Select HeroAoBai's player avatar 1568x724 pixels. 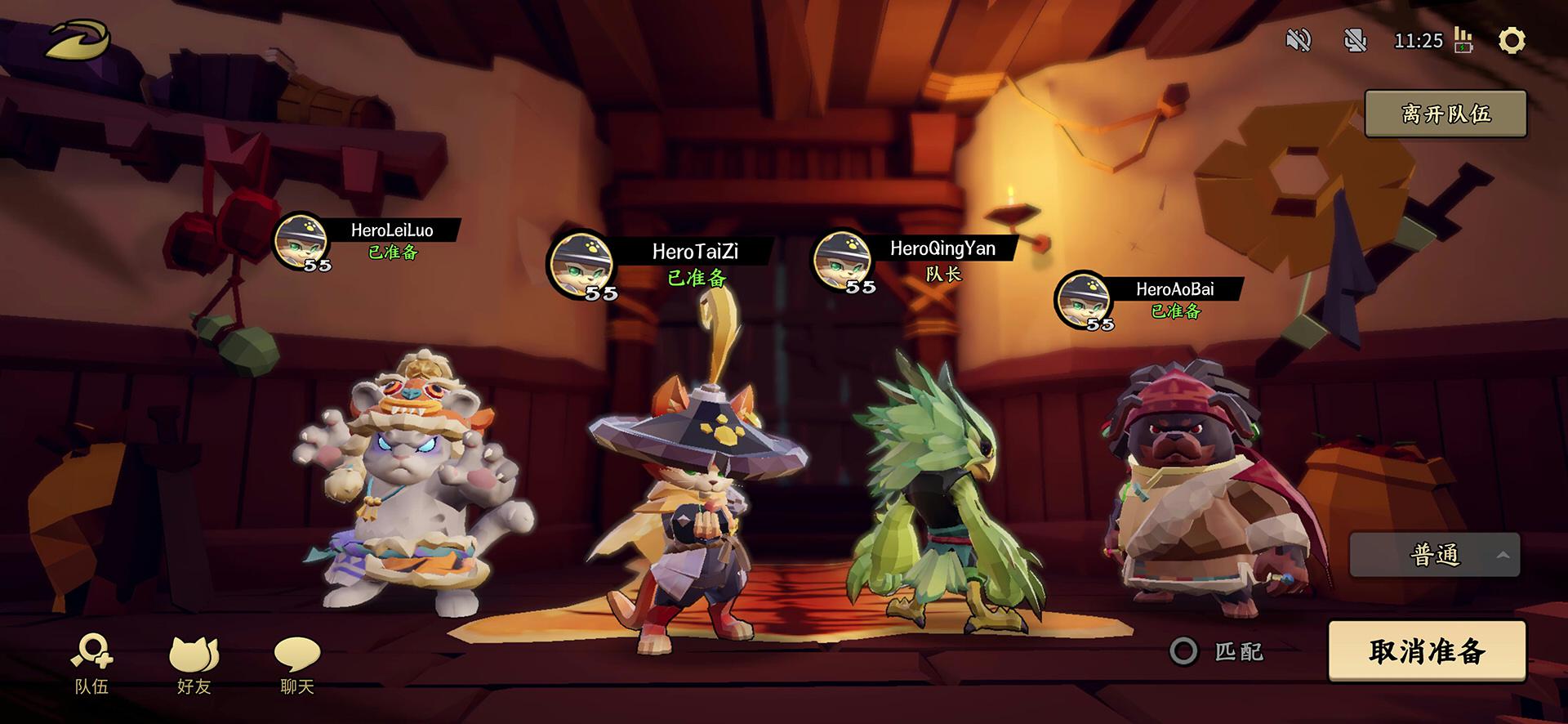(1084, 301)
